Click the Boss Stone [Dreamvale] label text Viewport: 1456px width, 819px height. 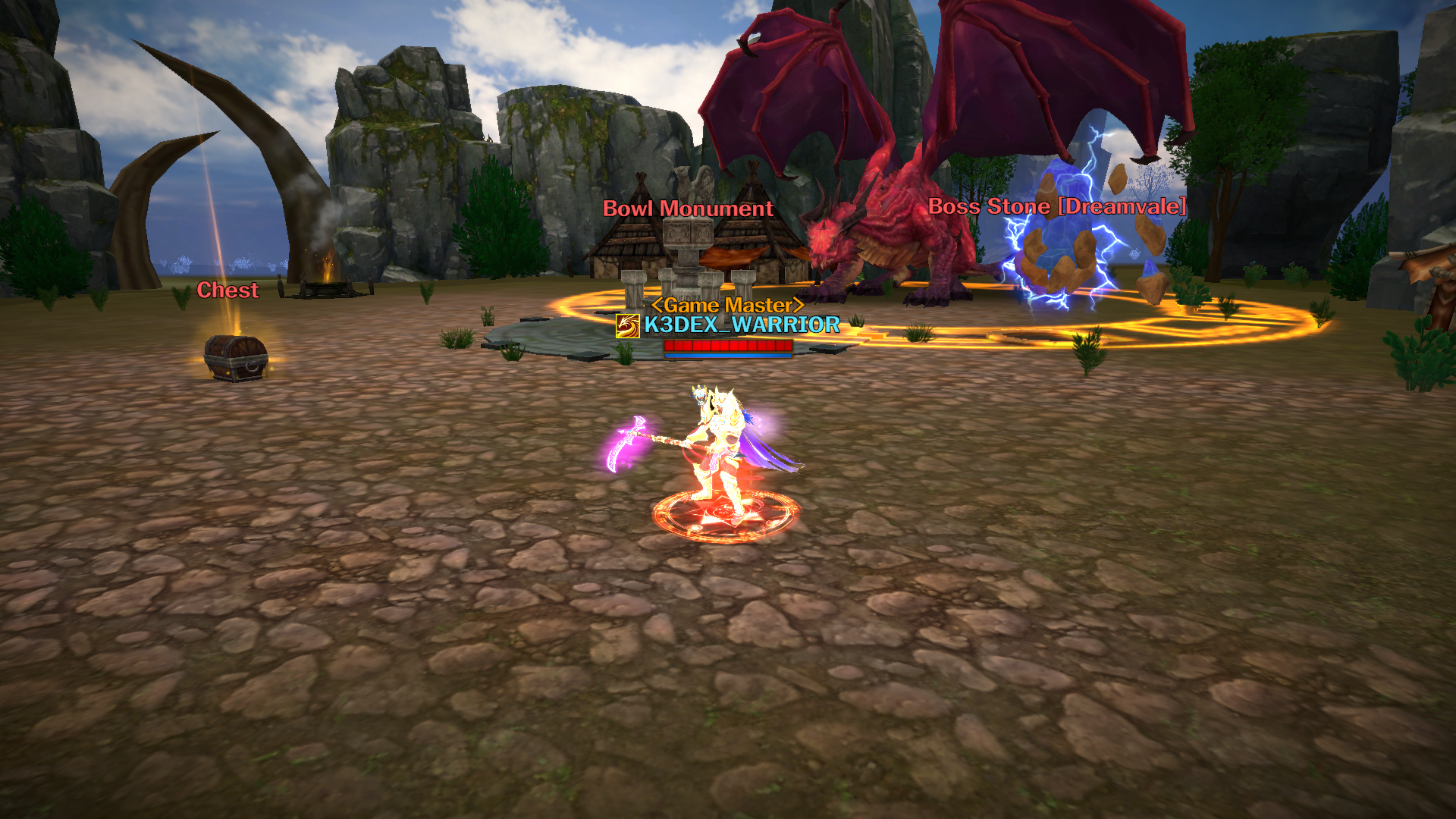(x=1058, y=205)
